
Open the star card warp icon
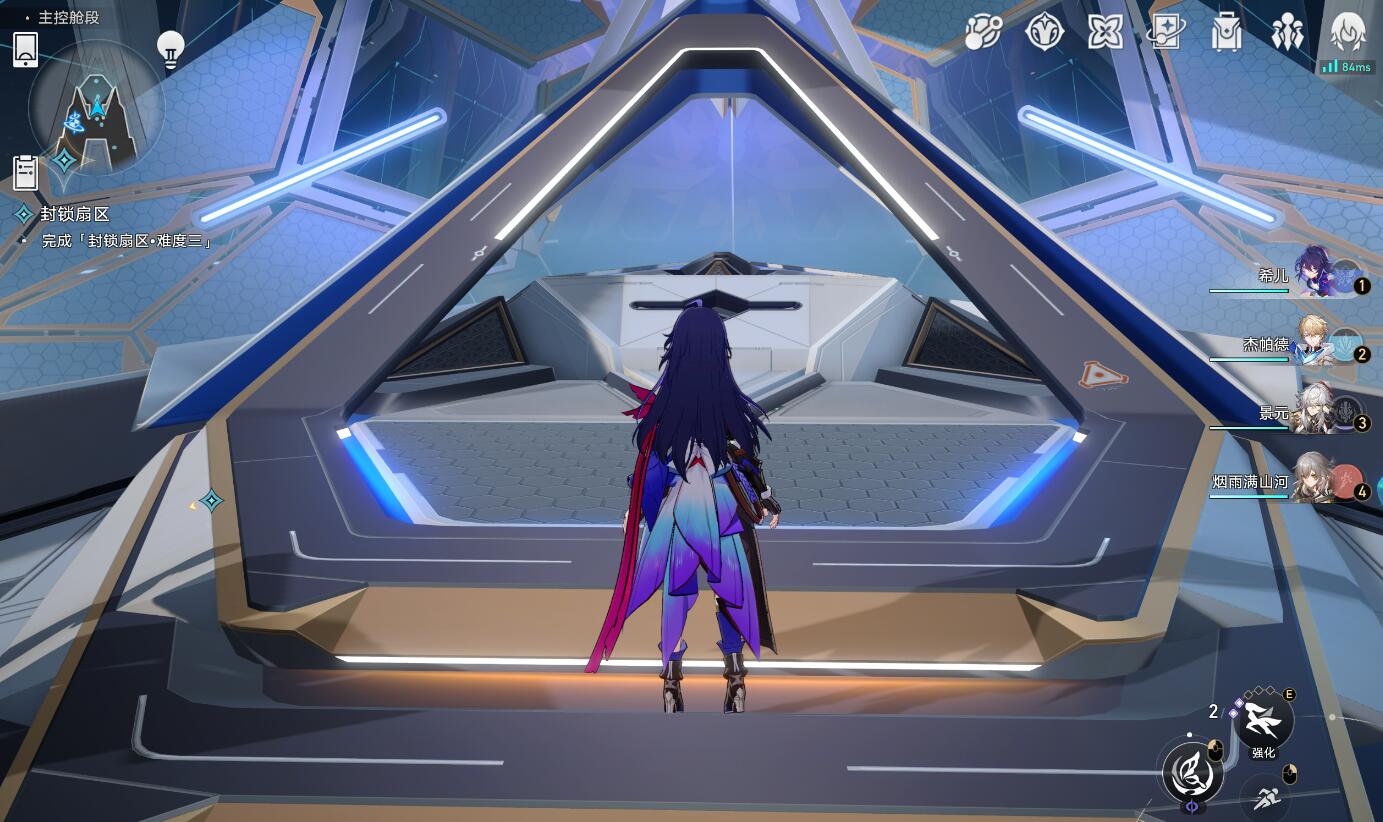[x=1166, y=33]
